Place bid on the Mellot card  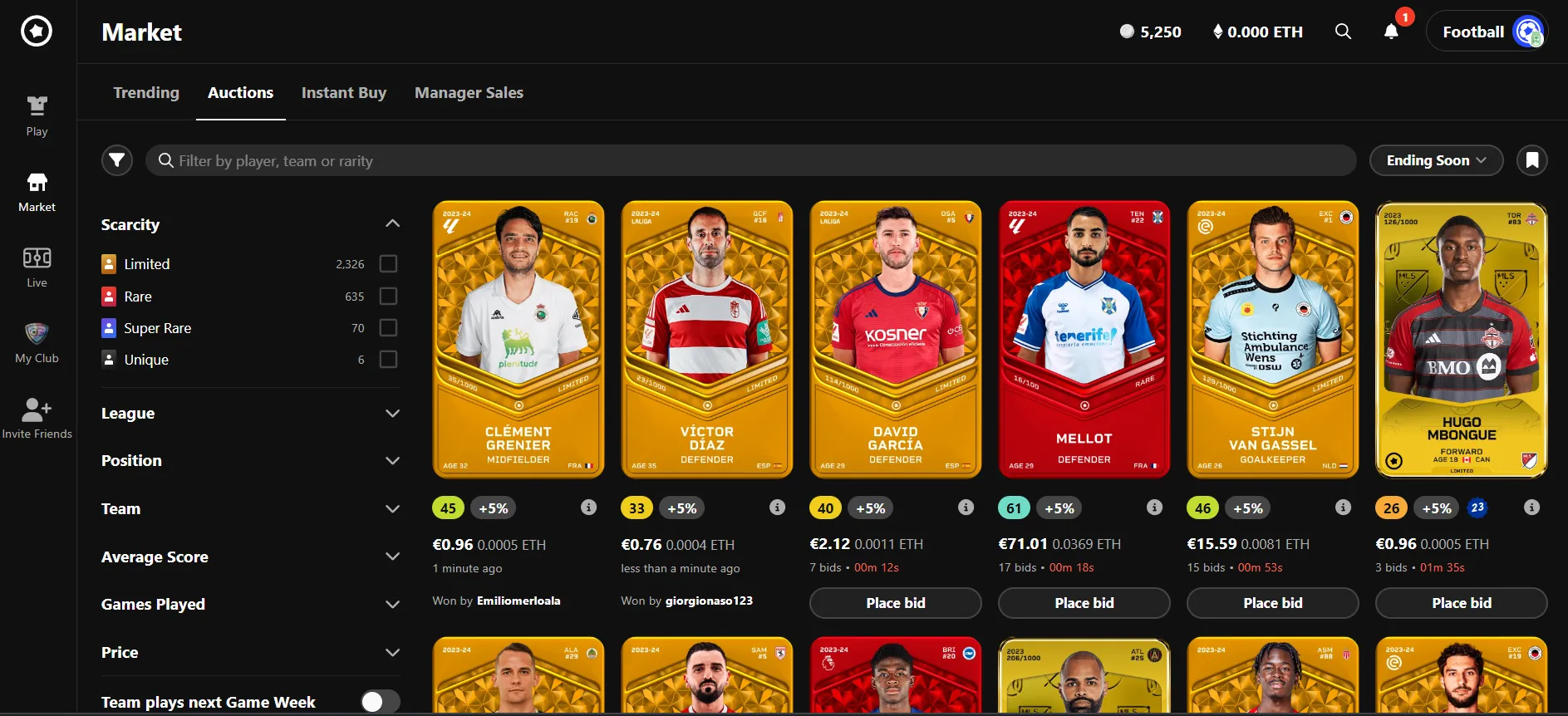1084,602
